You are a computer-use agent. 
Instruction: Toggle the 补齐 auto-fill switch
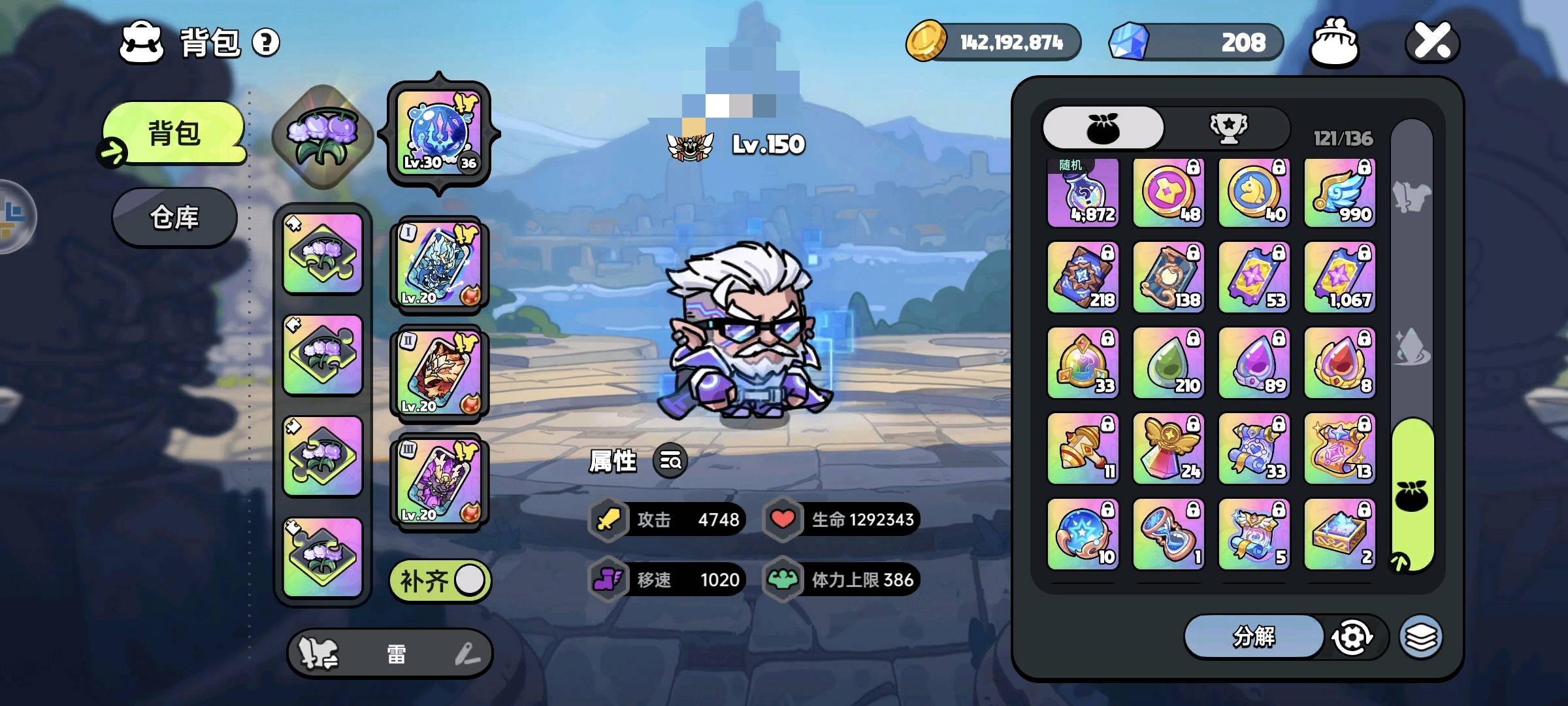coord(440,580)
